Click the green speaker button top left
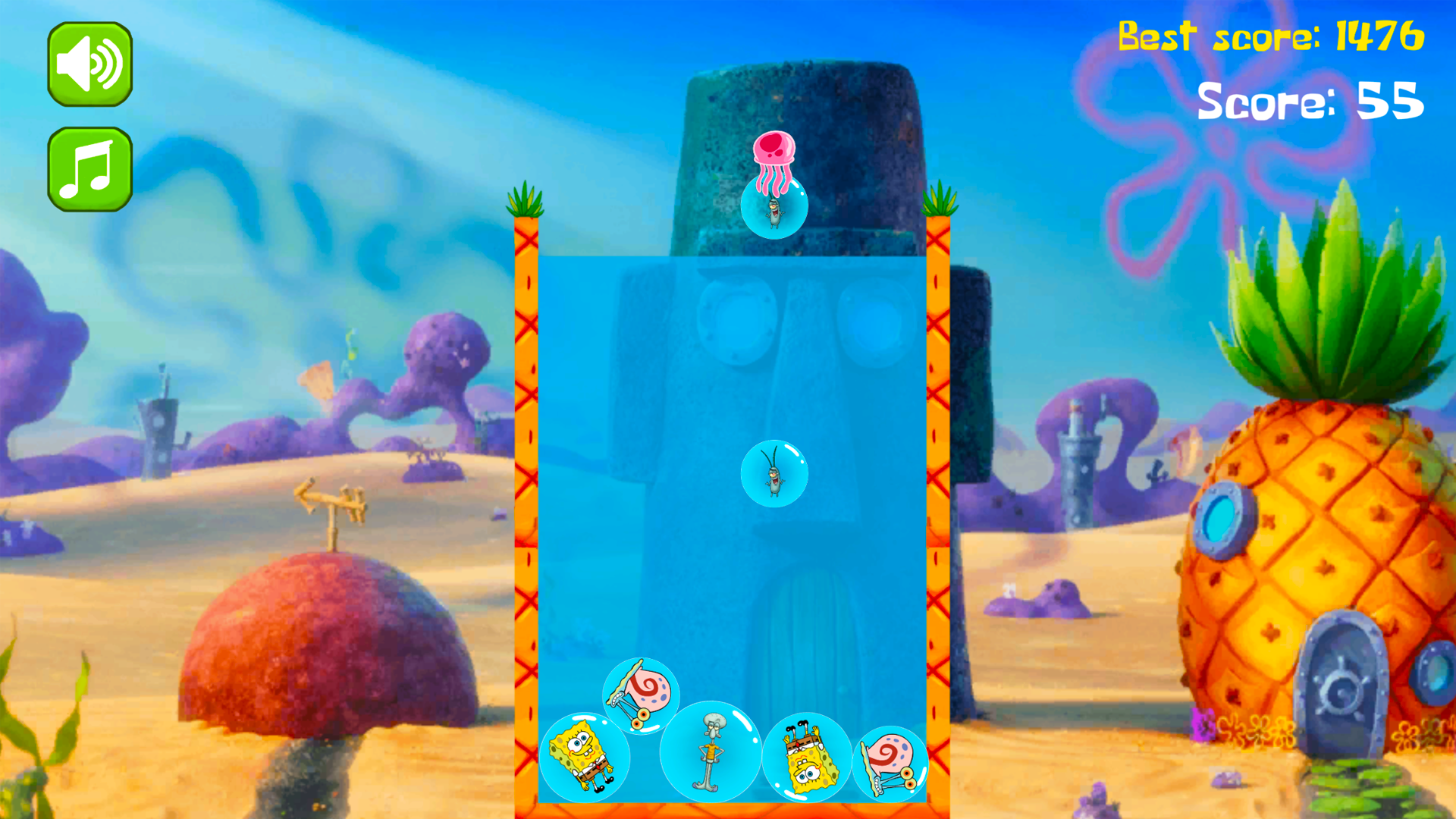This screenshot has width=1456, height=819. click(89, 62)
